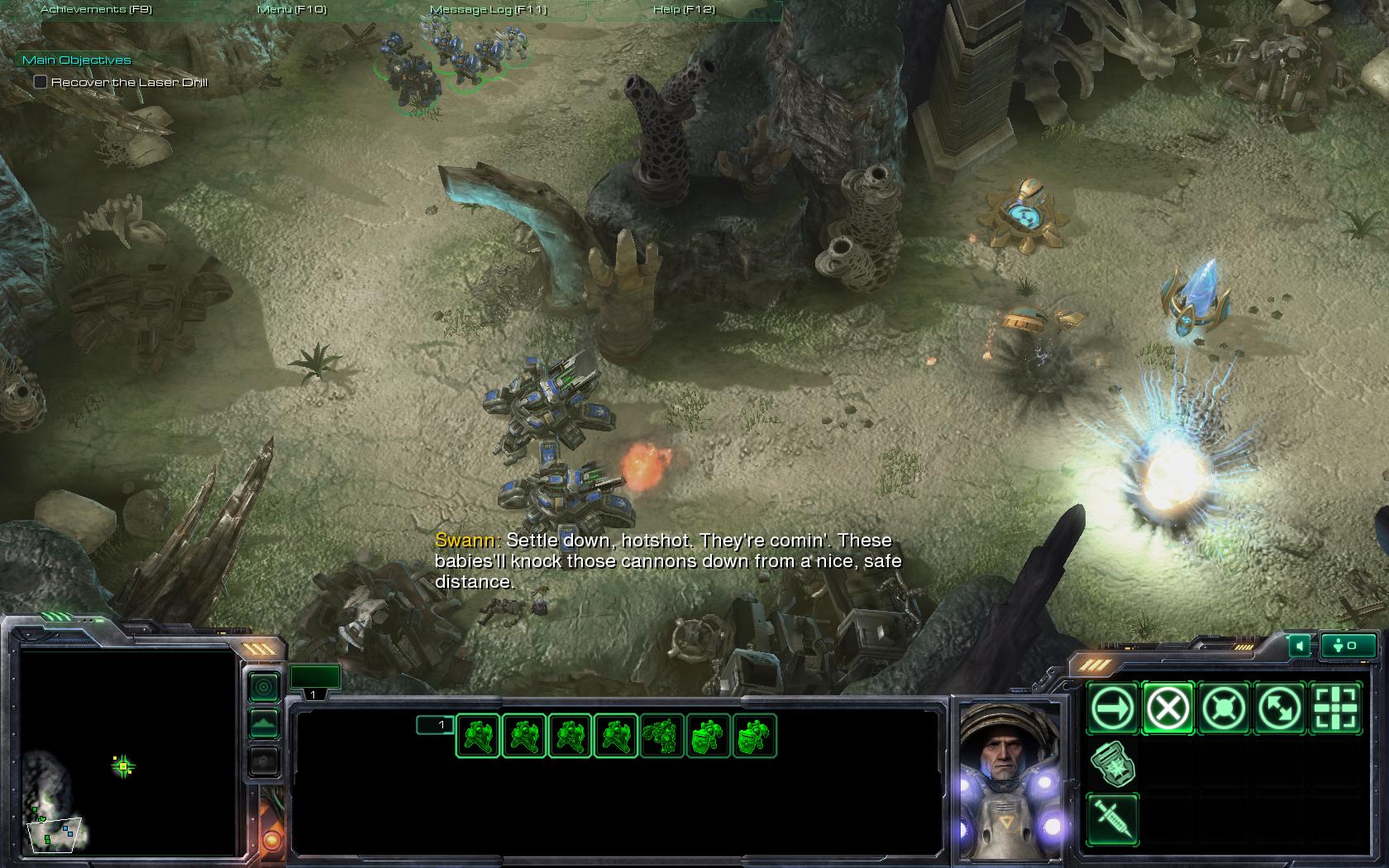Issue the Move command
The height and width of the screenshot is (868, 1389).
click(1112, 708)
